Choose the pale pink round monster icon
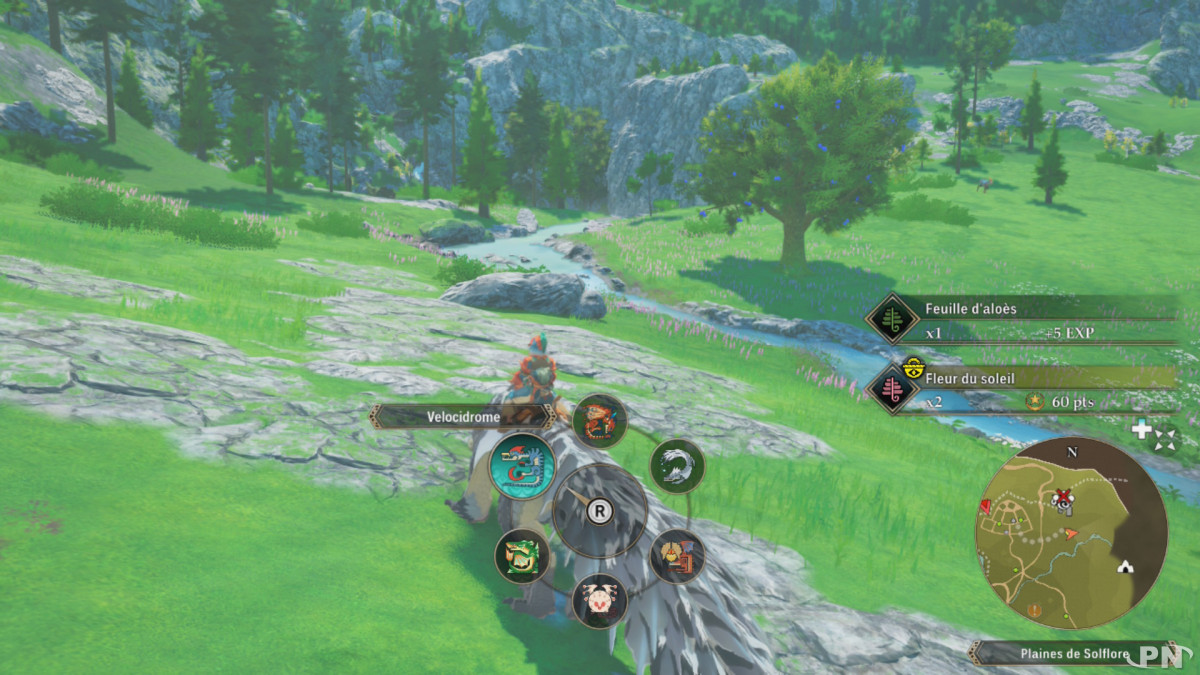 click(x=599, y=600)
